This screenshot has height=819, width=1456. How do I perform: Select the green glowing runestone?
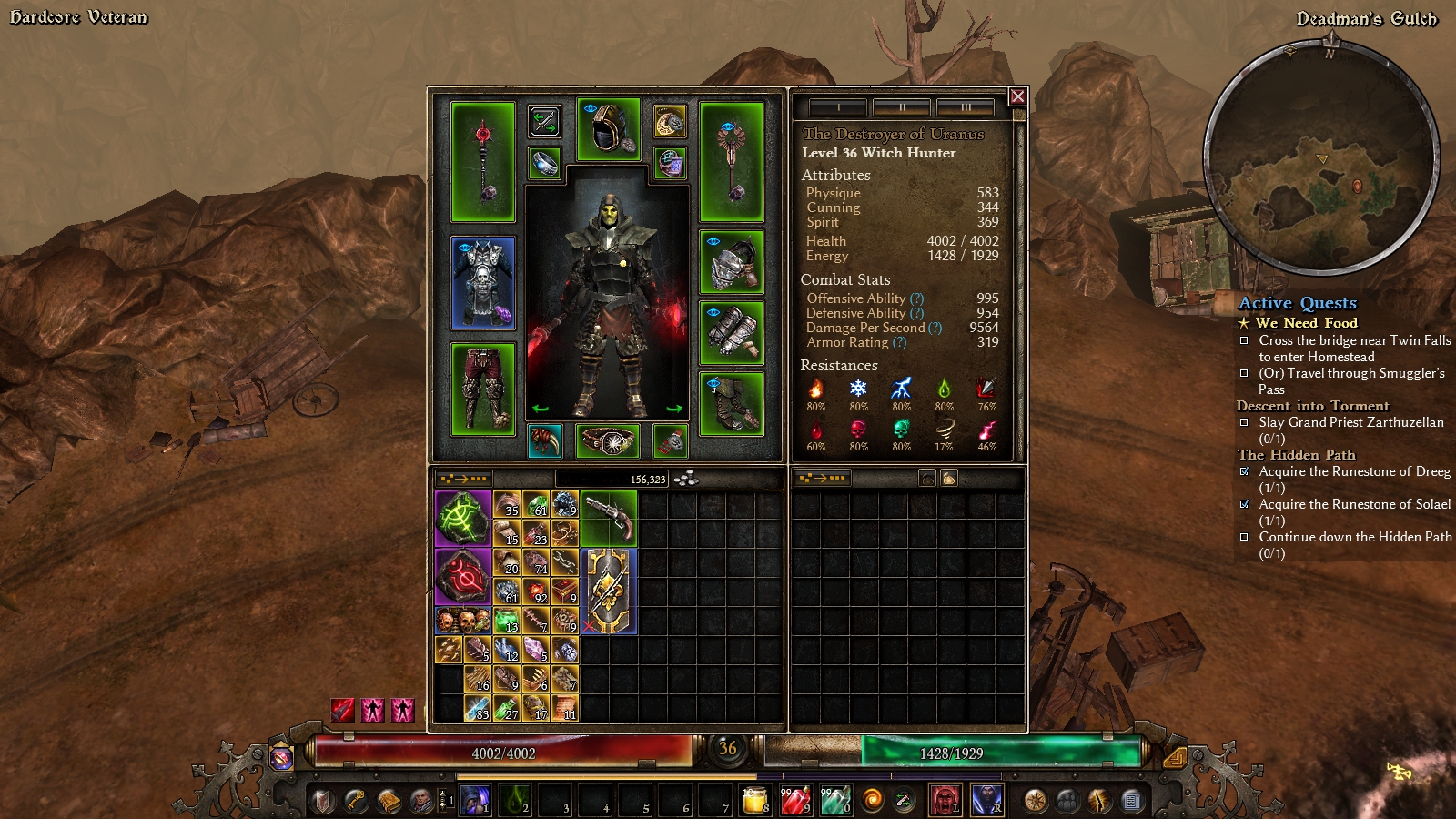463,519
